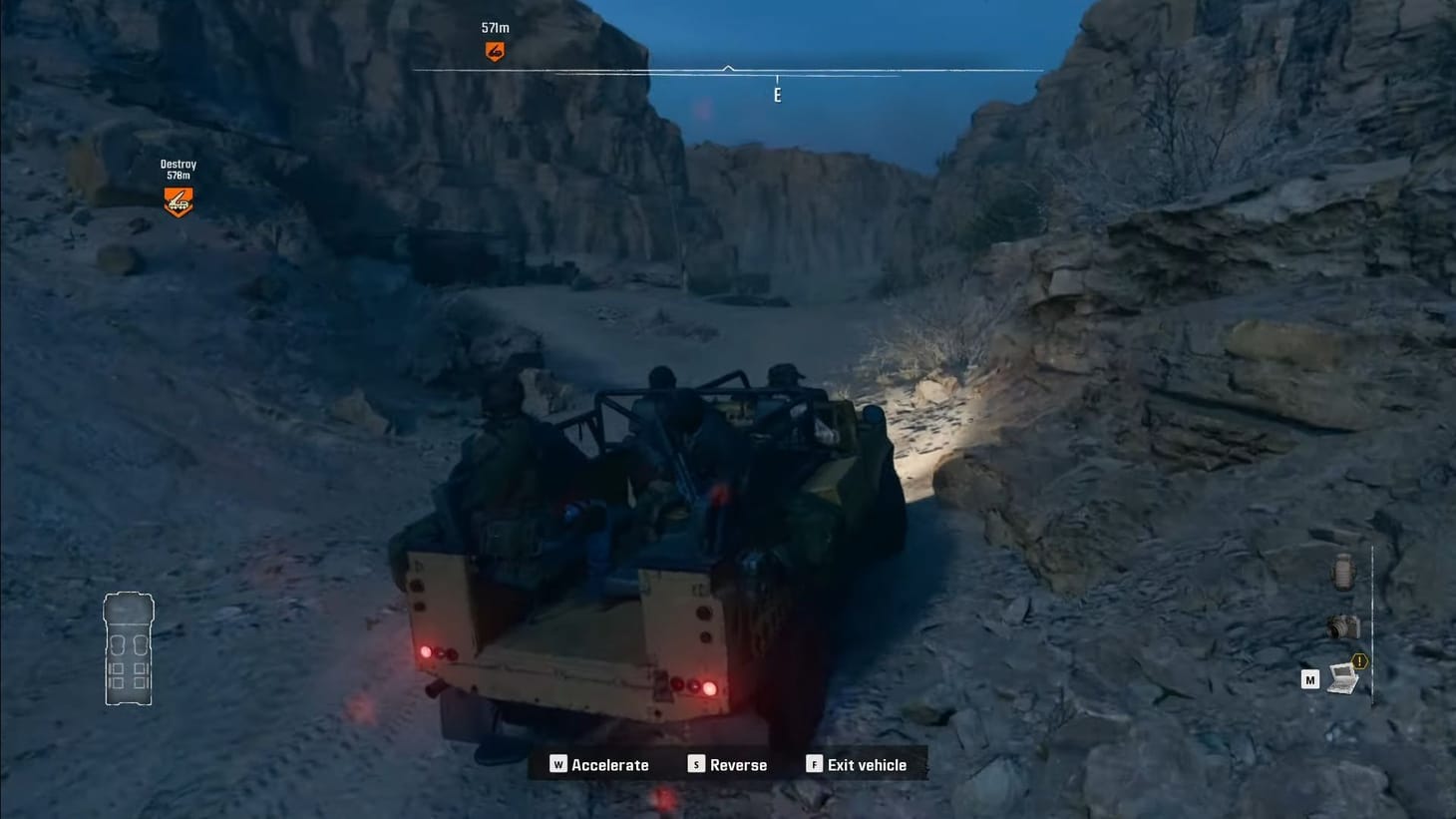Expand the compass bar center notch
This screenshot has height=819, width=1456.
point(727,70)
